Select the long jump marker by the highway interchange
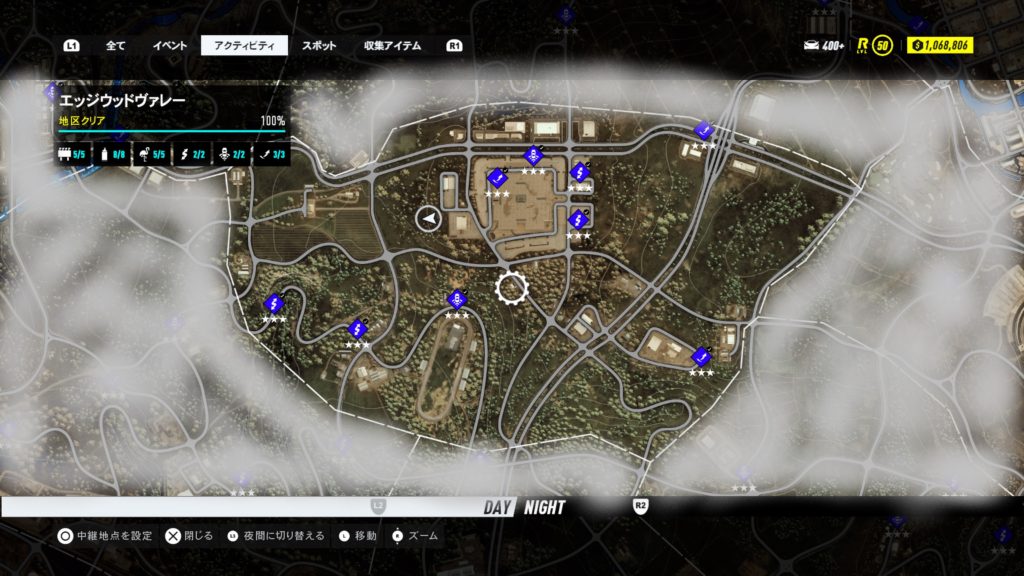 pyautogui.click(x=703, y=130)
